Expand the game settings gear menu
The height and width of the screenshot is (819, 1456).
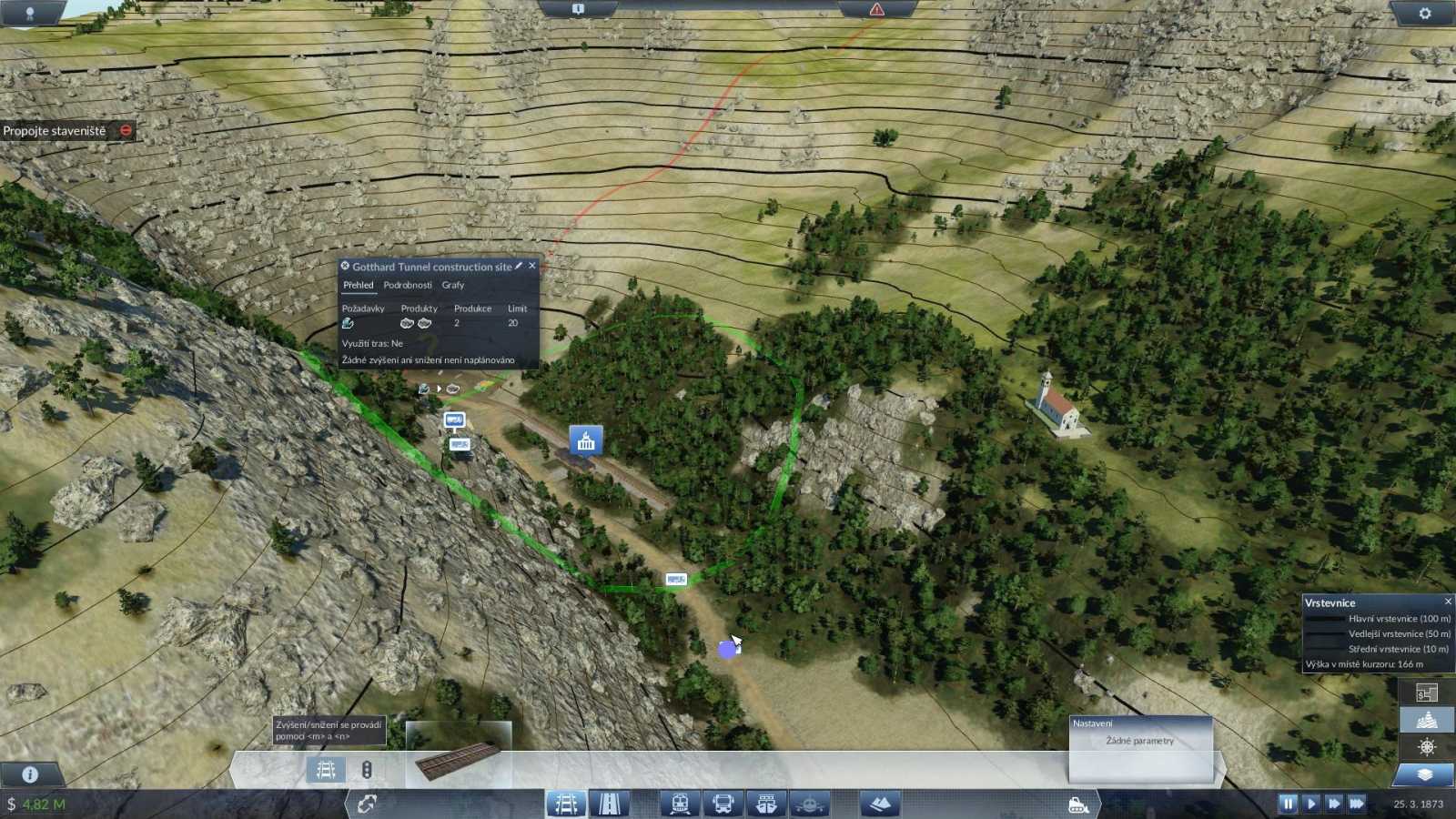click(1426, 13)
